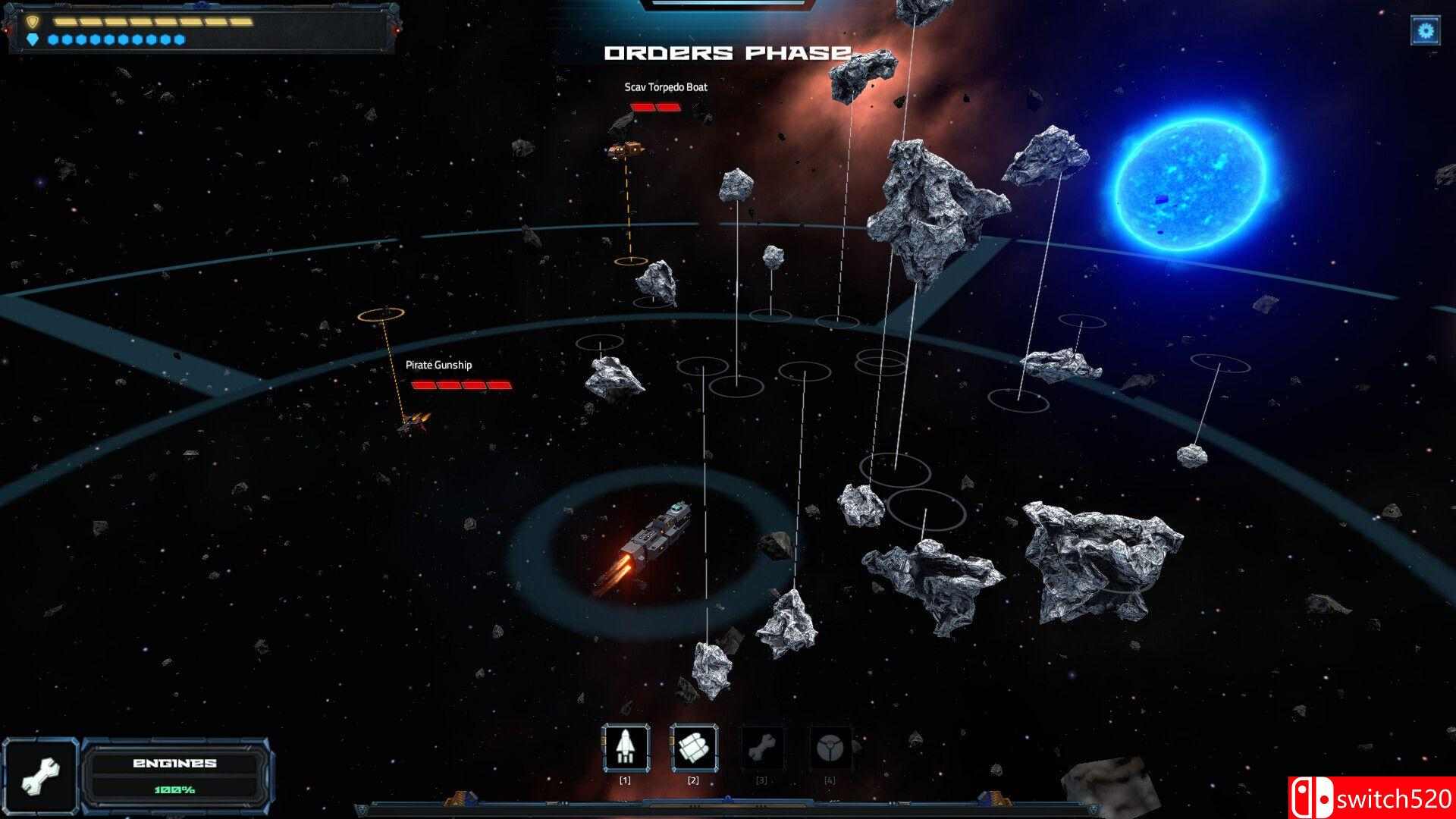The height and width of the screenshot is (819, 1456).
Task: Select ability slot [1] engines boost icon
Action: click(626, 749)
